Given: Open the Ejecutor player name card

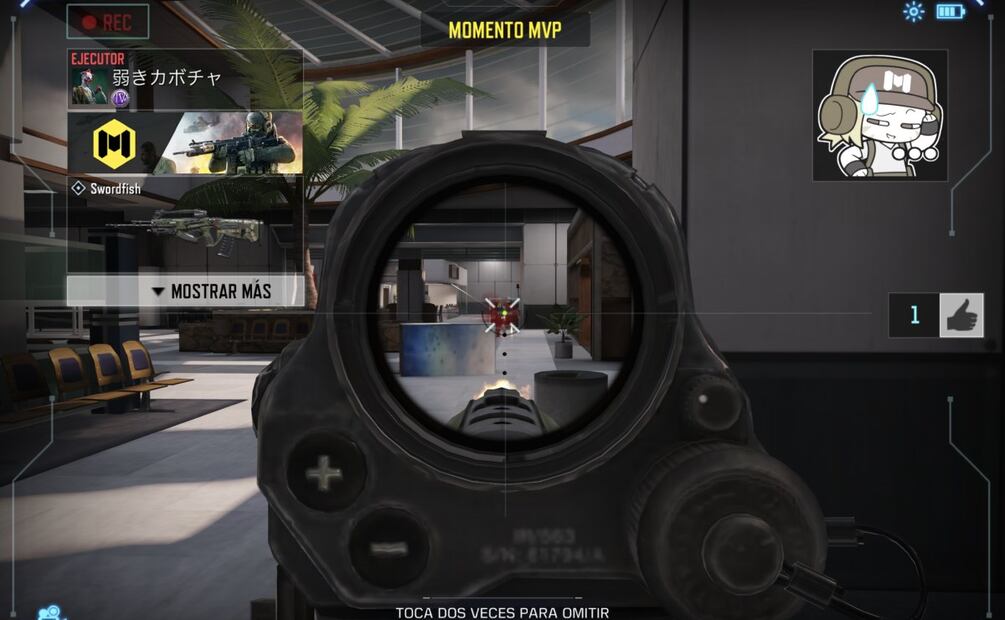Looking at the screenshot, I should pos(185,78).
